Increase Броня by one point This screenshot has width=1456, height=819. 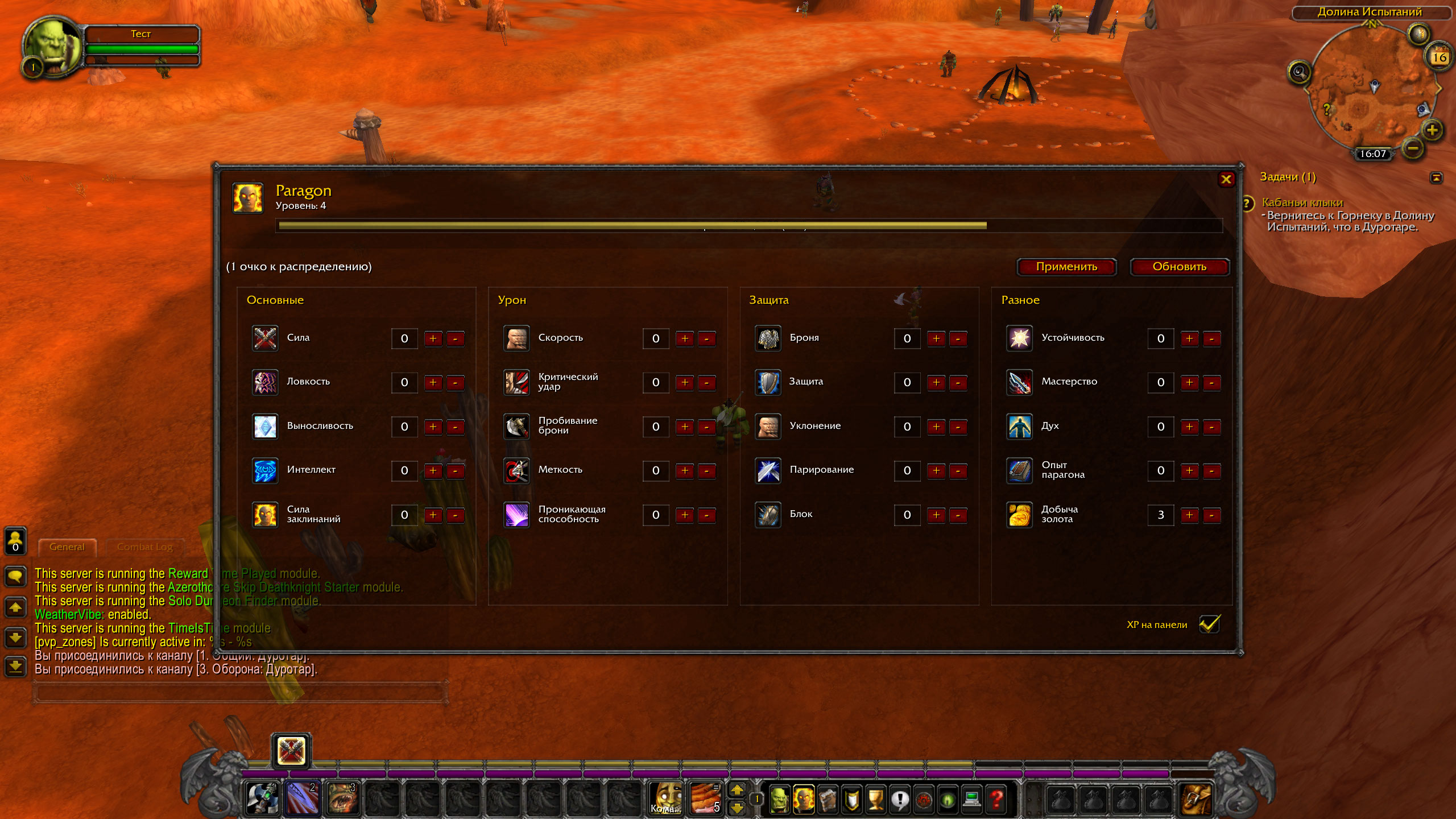point(936,339)
